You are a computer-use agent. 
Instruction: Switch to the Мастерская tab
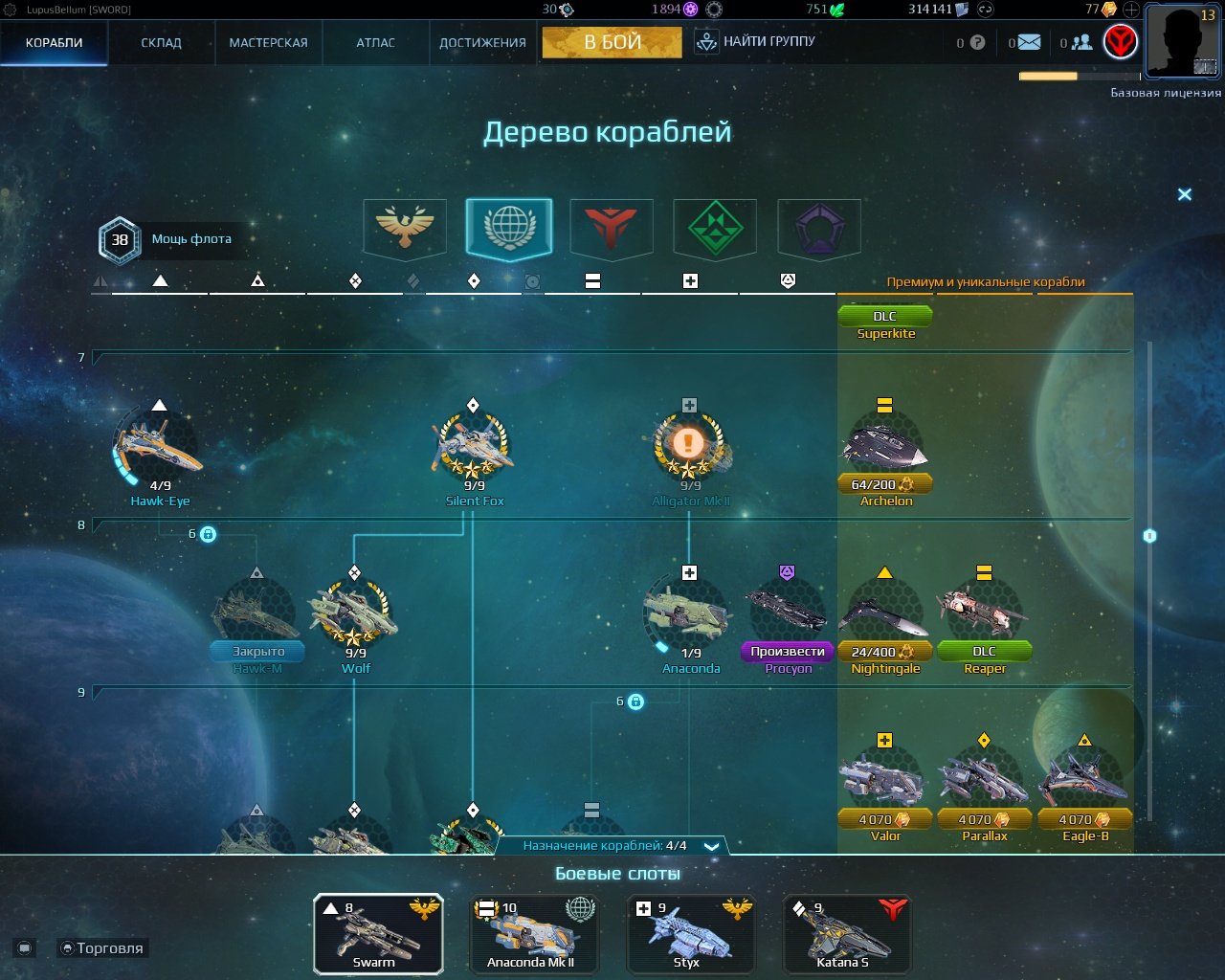click(268, 43)
